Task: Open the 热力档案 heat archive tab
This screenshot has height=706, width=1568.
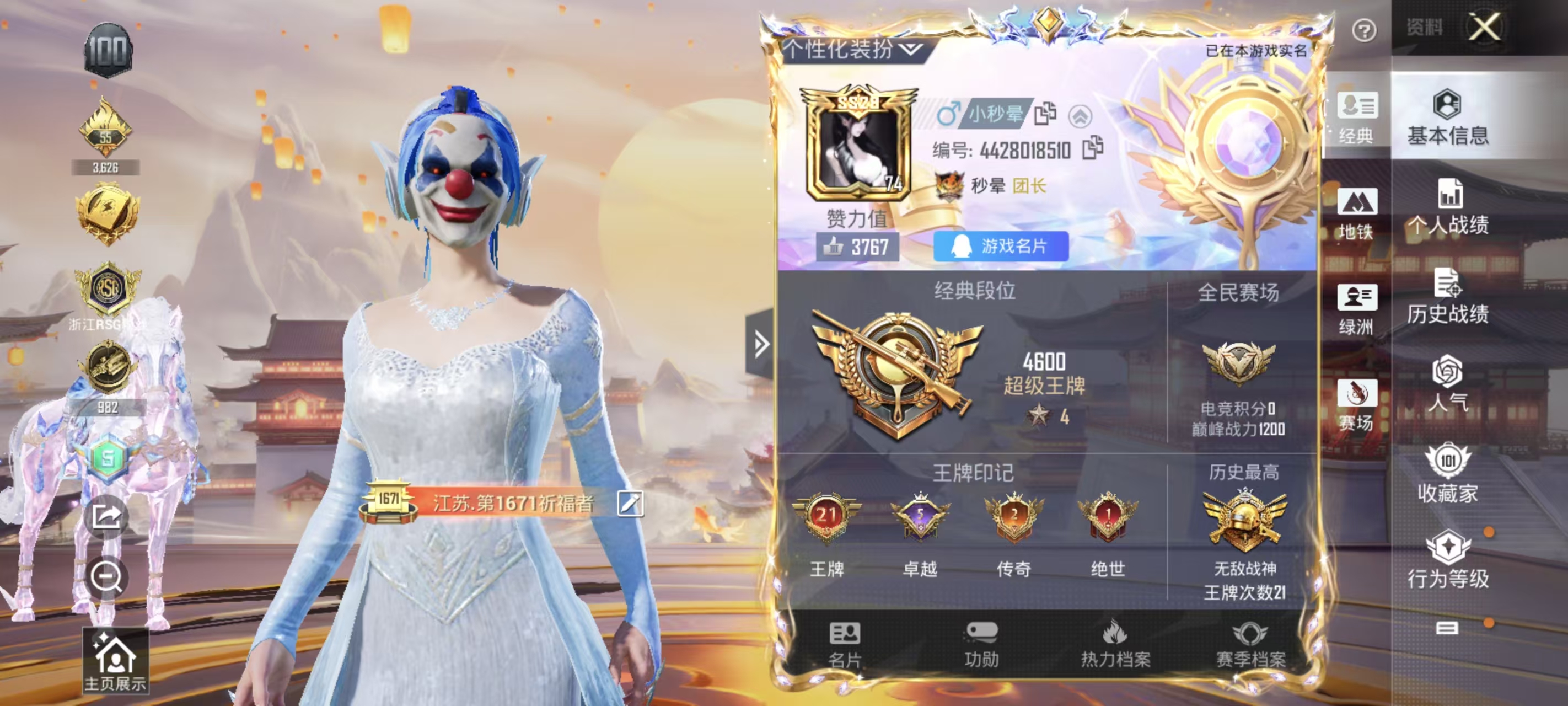Action: click(x=1115, y=645)
